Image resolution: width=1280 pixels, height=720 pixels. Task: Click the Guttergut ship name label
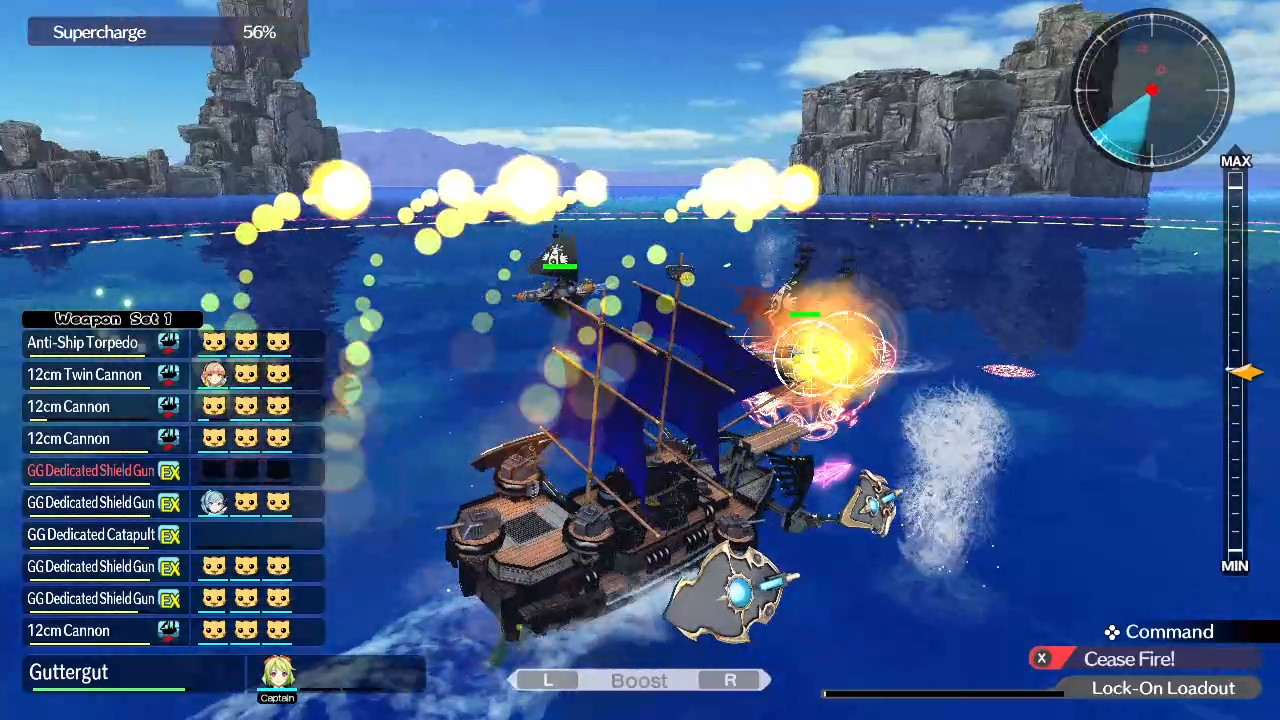(68, 672)
